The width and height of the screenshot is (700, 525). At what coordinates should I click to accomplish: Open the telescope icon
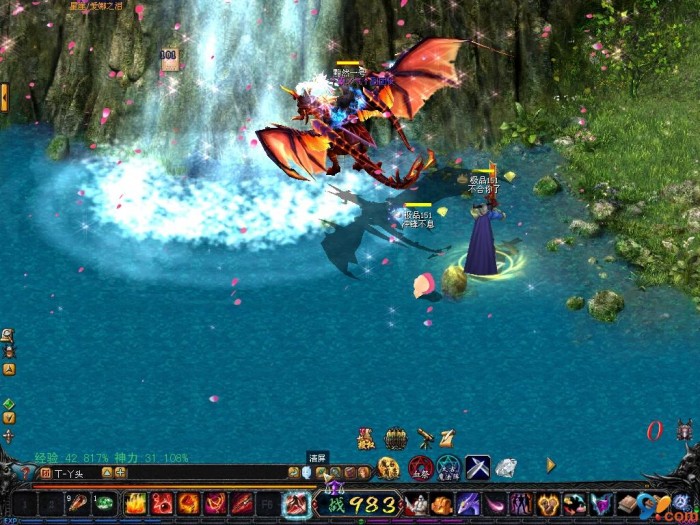click(x=425, y=438)
